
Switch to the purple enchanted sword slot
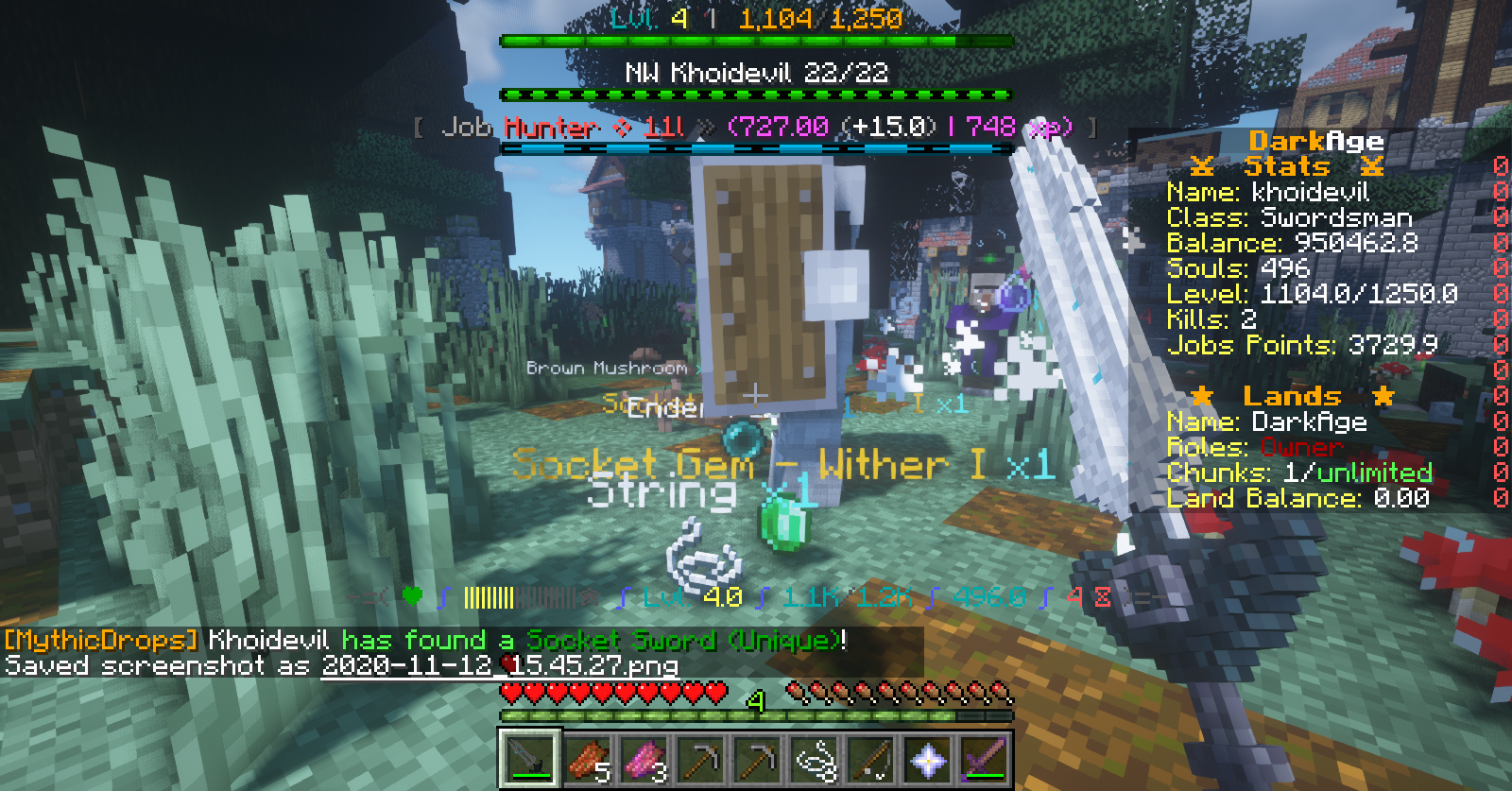pyautogui.click(x=985, y=758)
